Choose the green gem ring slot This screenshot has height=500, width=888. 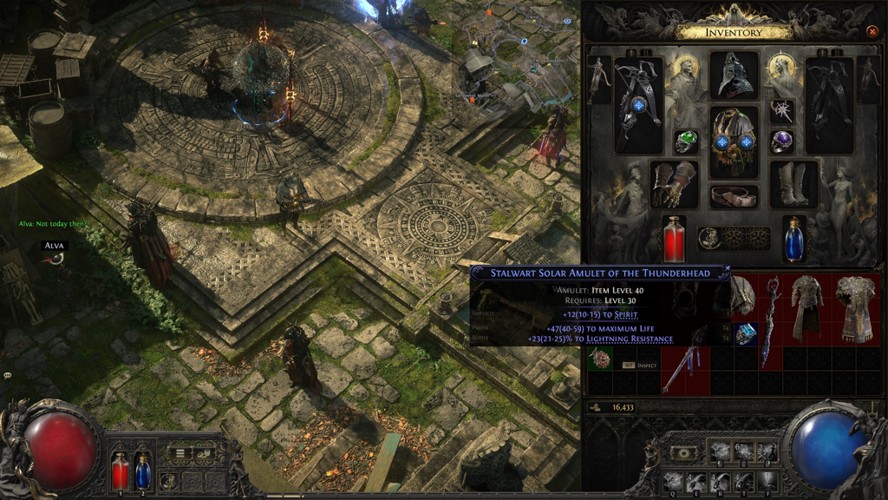tap(685, 141)
